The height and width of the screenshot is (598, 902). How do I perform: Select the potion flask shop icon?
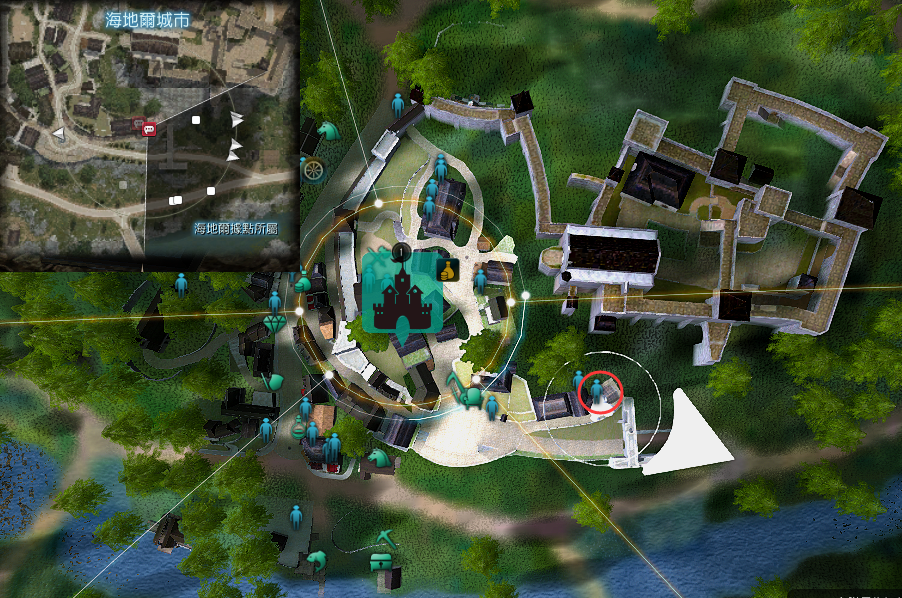point(300,426)
